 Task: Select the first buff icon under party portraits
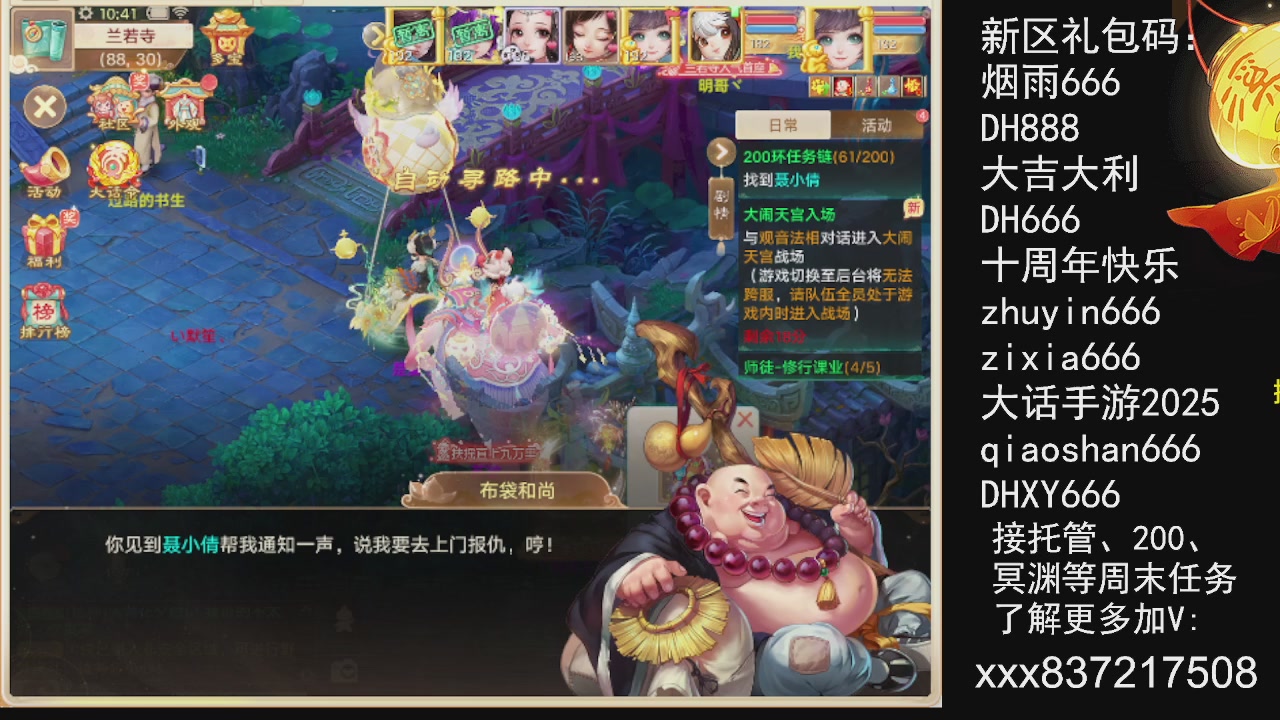820,87
